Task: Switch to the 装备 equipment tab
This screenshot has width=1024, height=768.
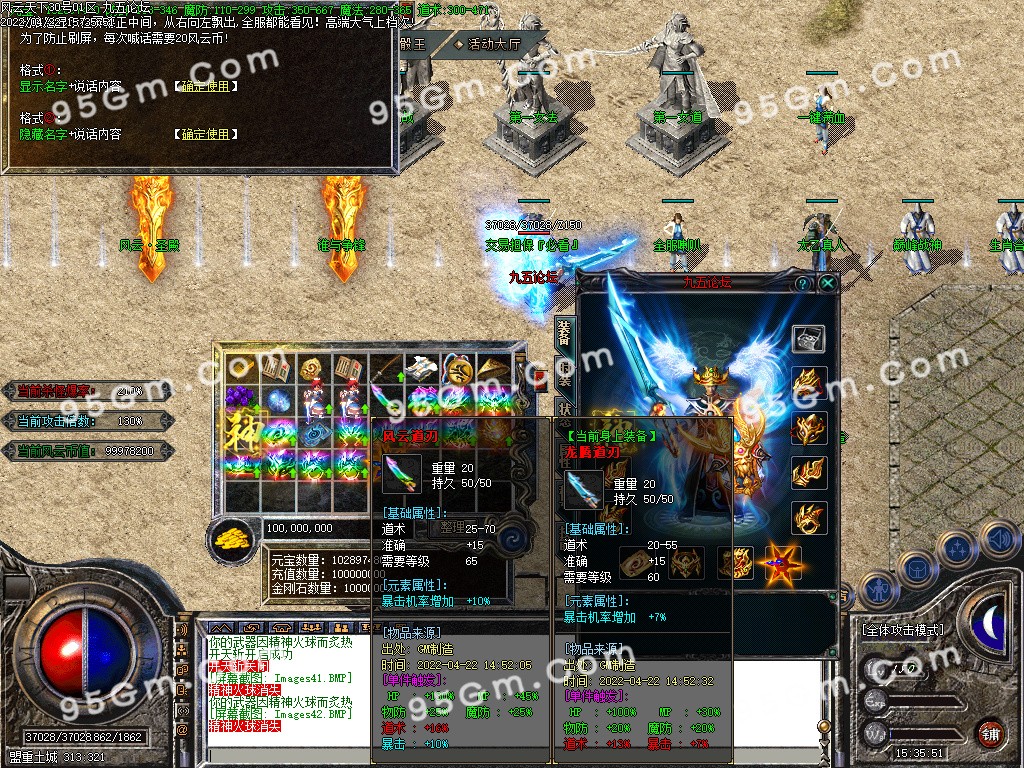Action: 564,335
